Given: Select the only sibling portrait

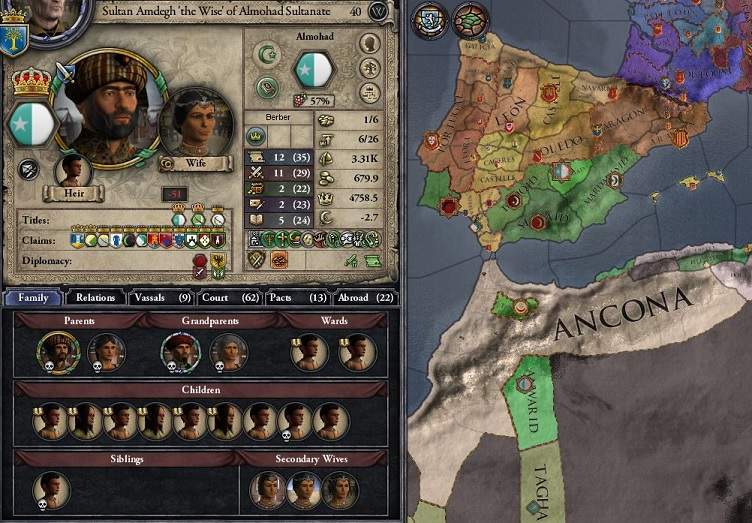Looking at the screenshot, I should (51, 489).
